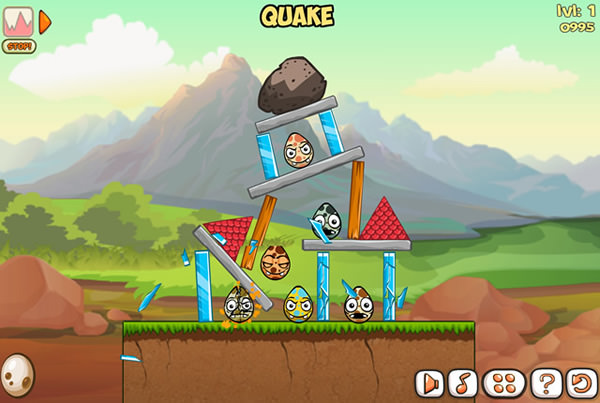Click the spotted egg icon in the corner
The height and width of the screenshot is (403, 600).
tap(16, 377)
